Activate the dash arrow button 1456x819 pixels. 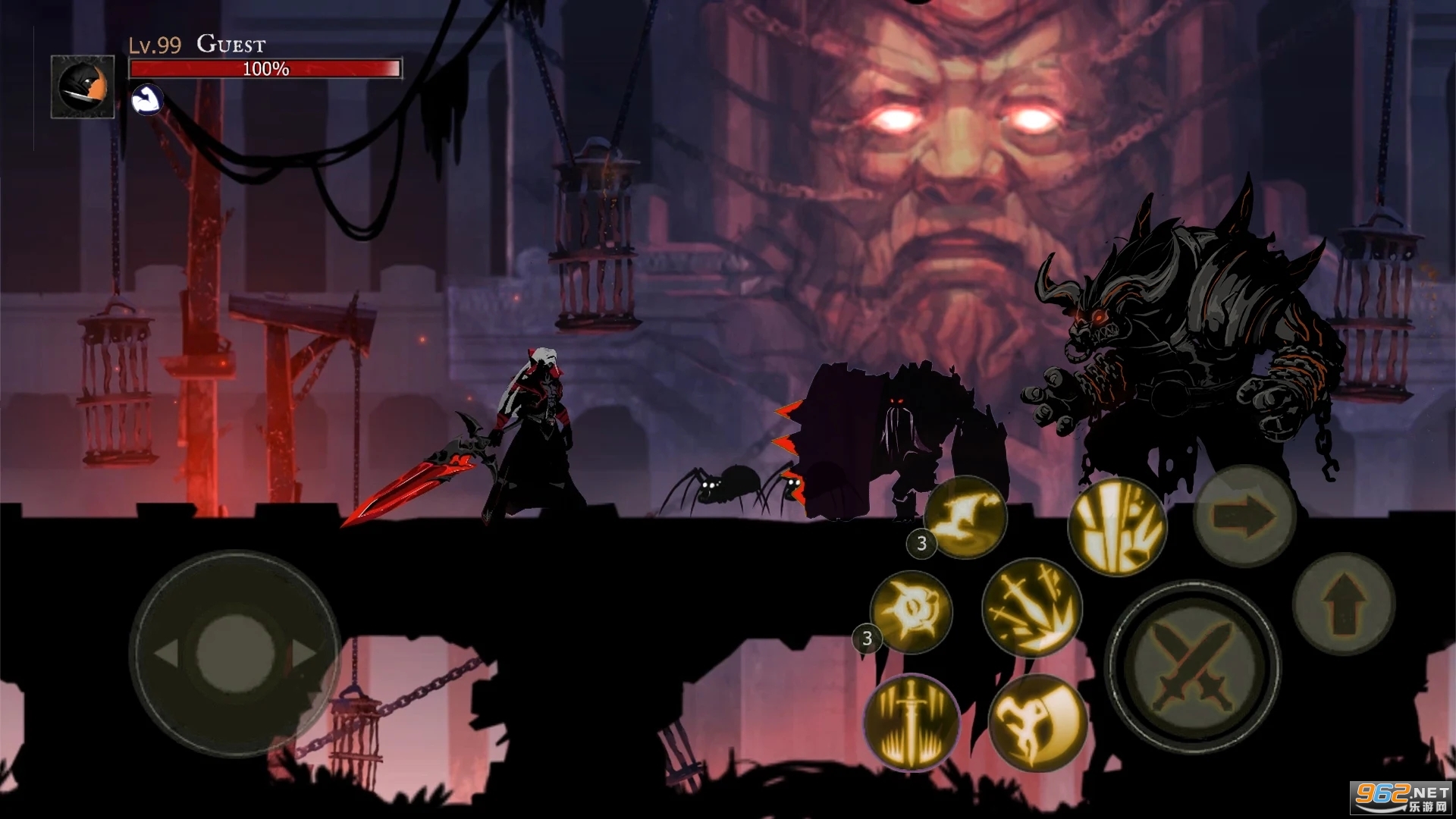1244,516
